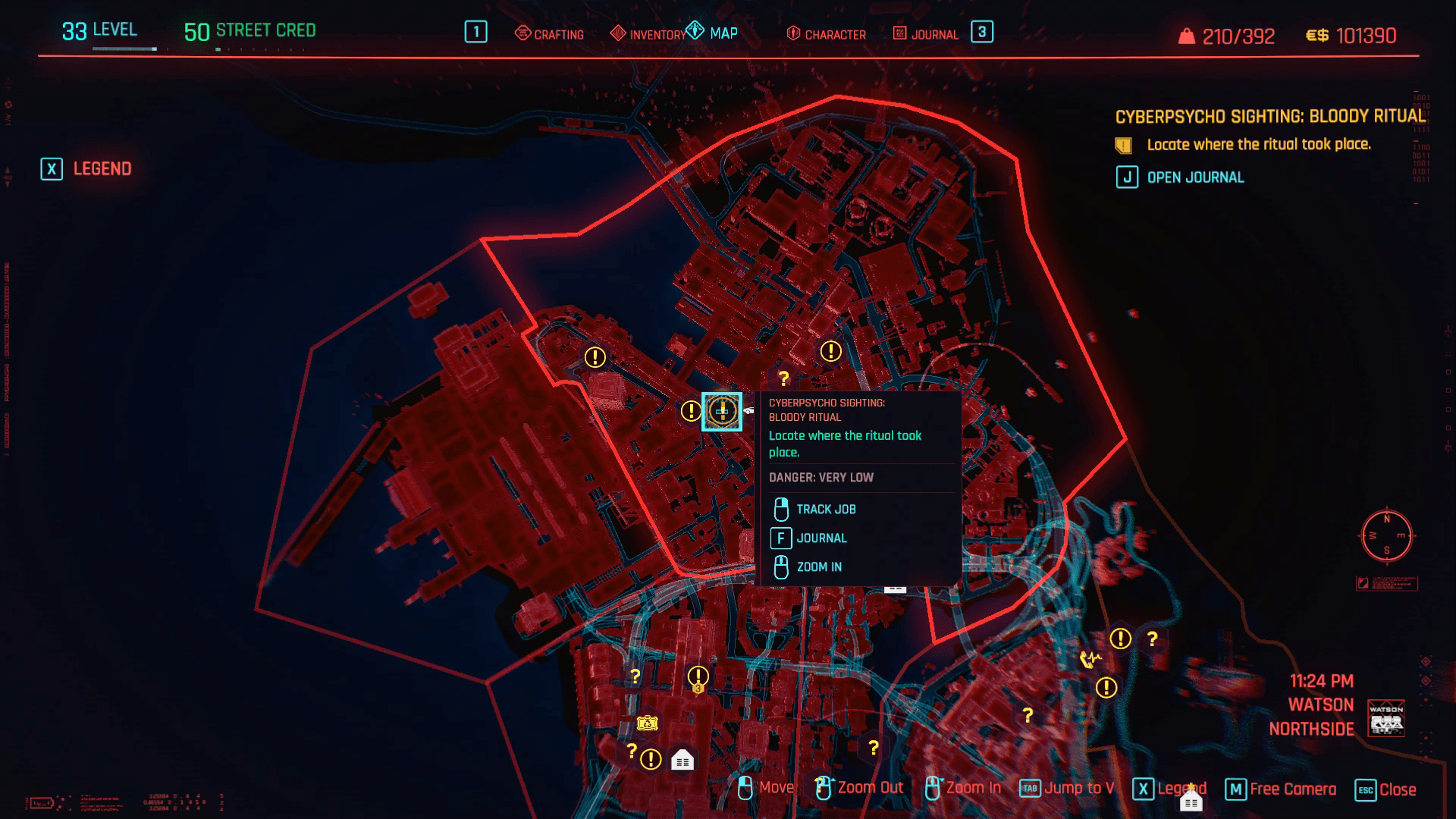Viewport: 1456px width, 819px height.
Task: Track the Bloody Ritual job
Action: tap(826, 509)
